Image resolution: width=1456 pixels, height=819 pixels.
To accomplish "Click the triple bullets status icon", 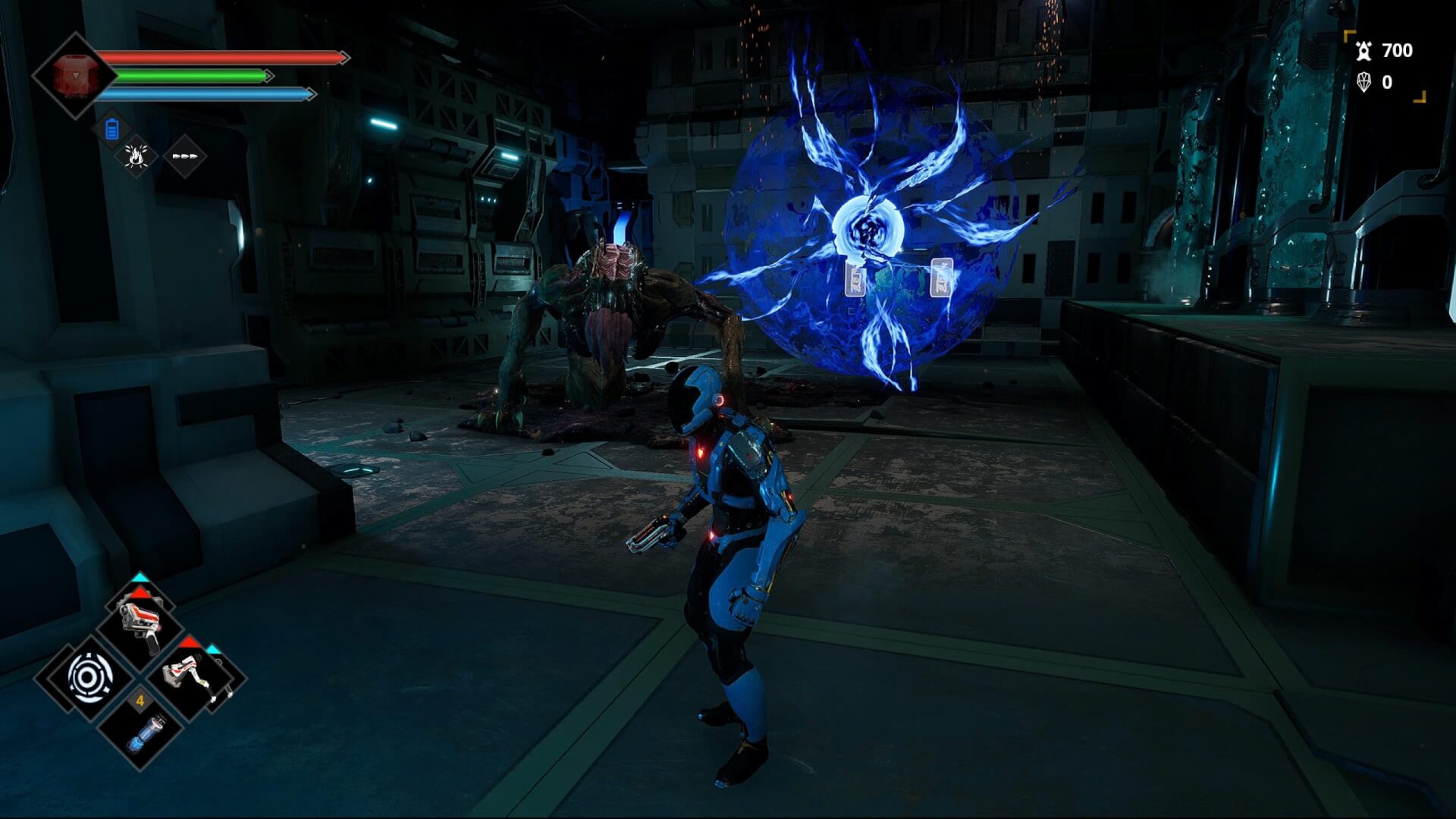I will [185, 156].
